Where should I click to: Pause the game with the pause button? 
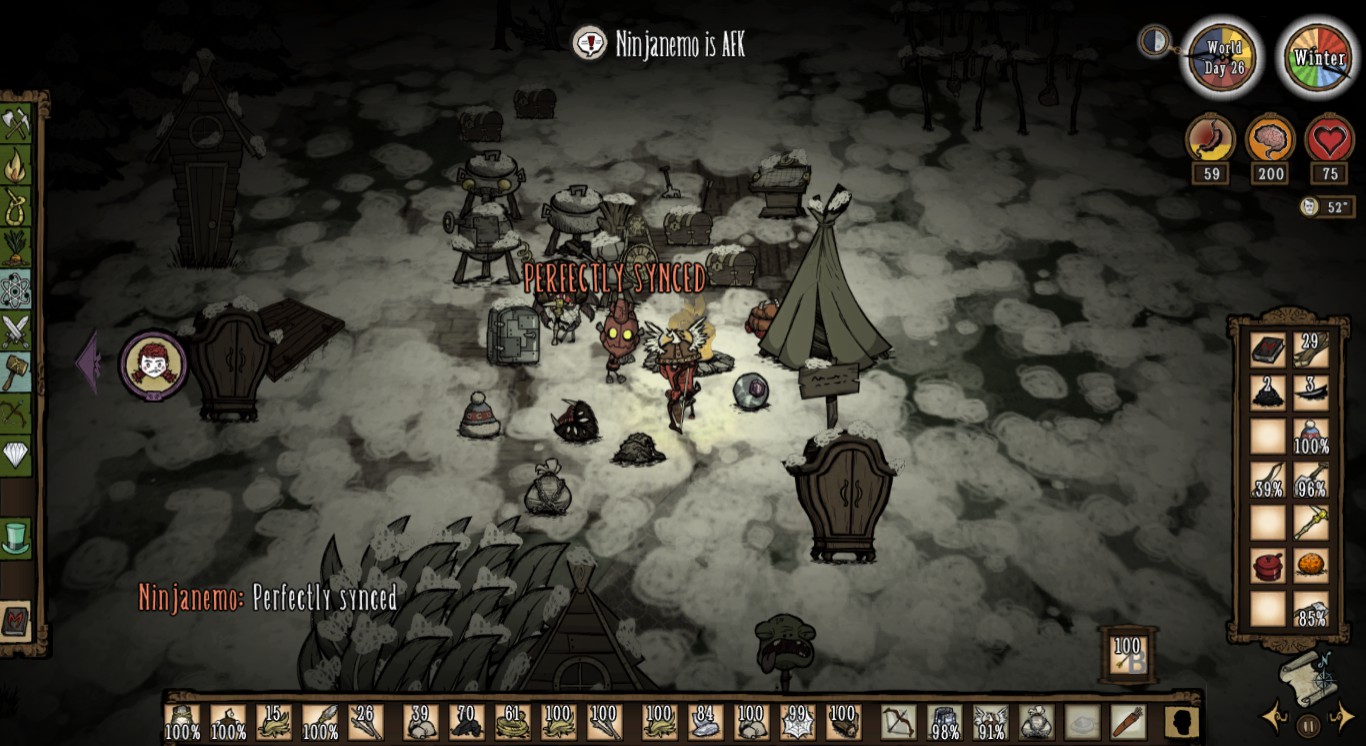click(1307, 724)
